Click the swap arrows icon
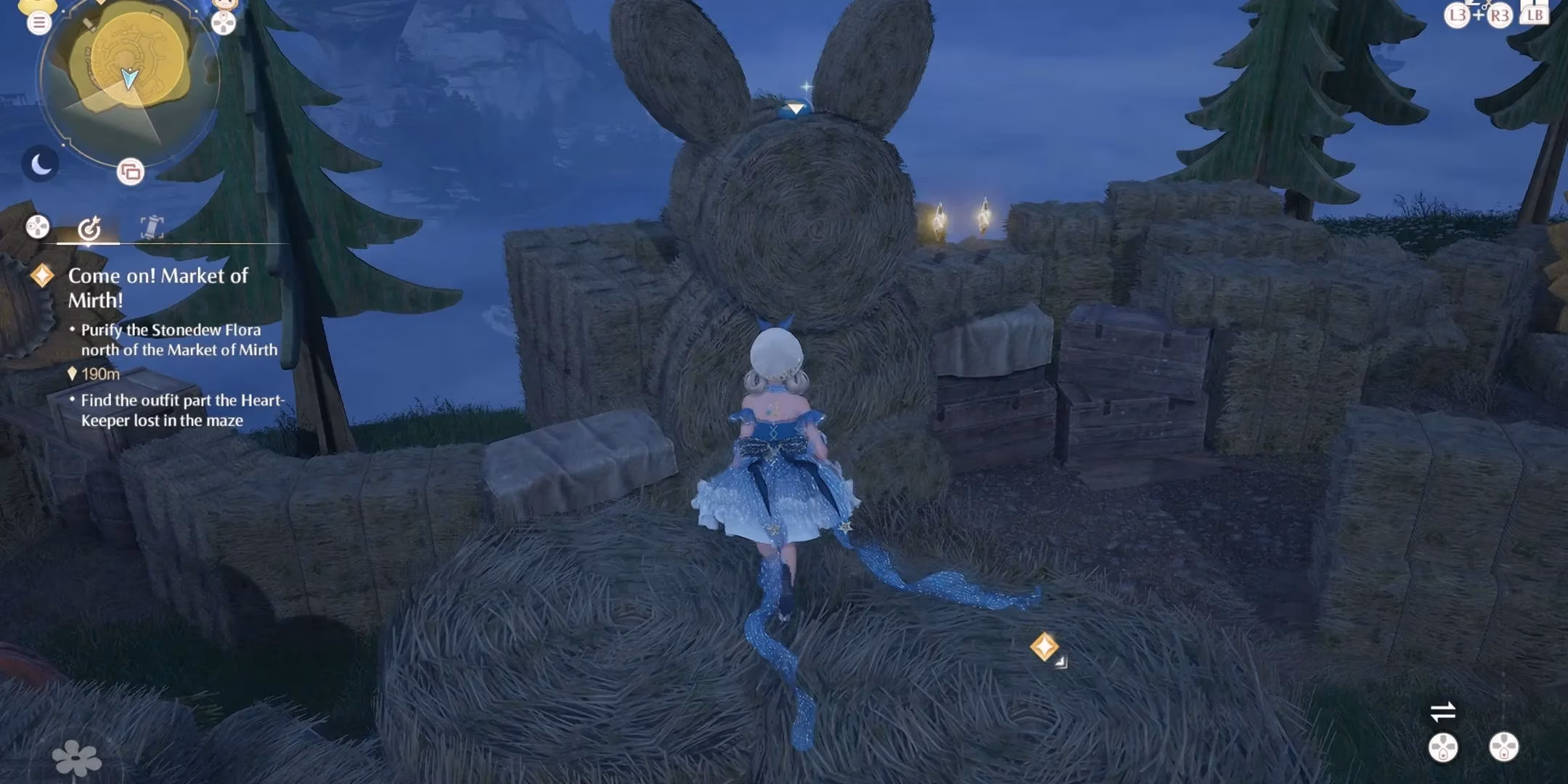Screen dimensions: 1568x784 click(1442, 711)
